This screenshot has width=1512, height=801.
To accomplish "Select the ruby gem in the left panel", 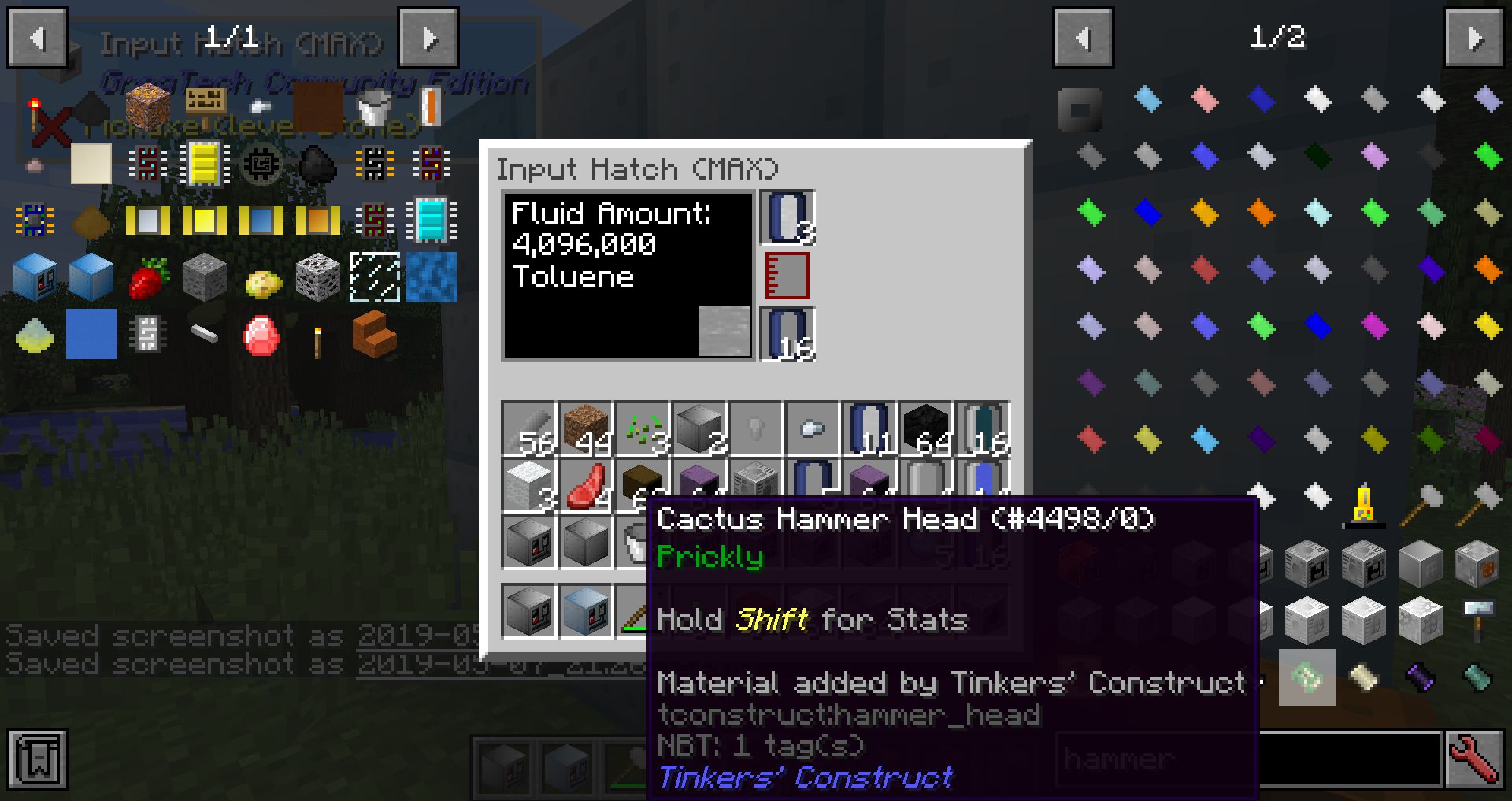I will (260, 333).
